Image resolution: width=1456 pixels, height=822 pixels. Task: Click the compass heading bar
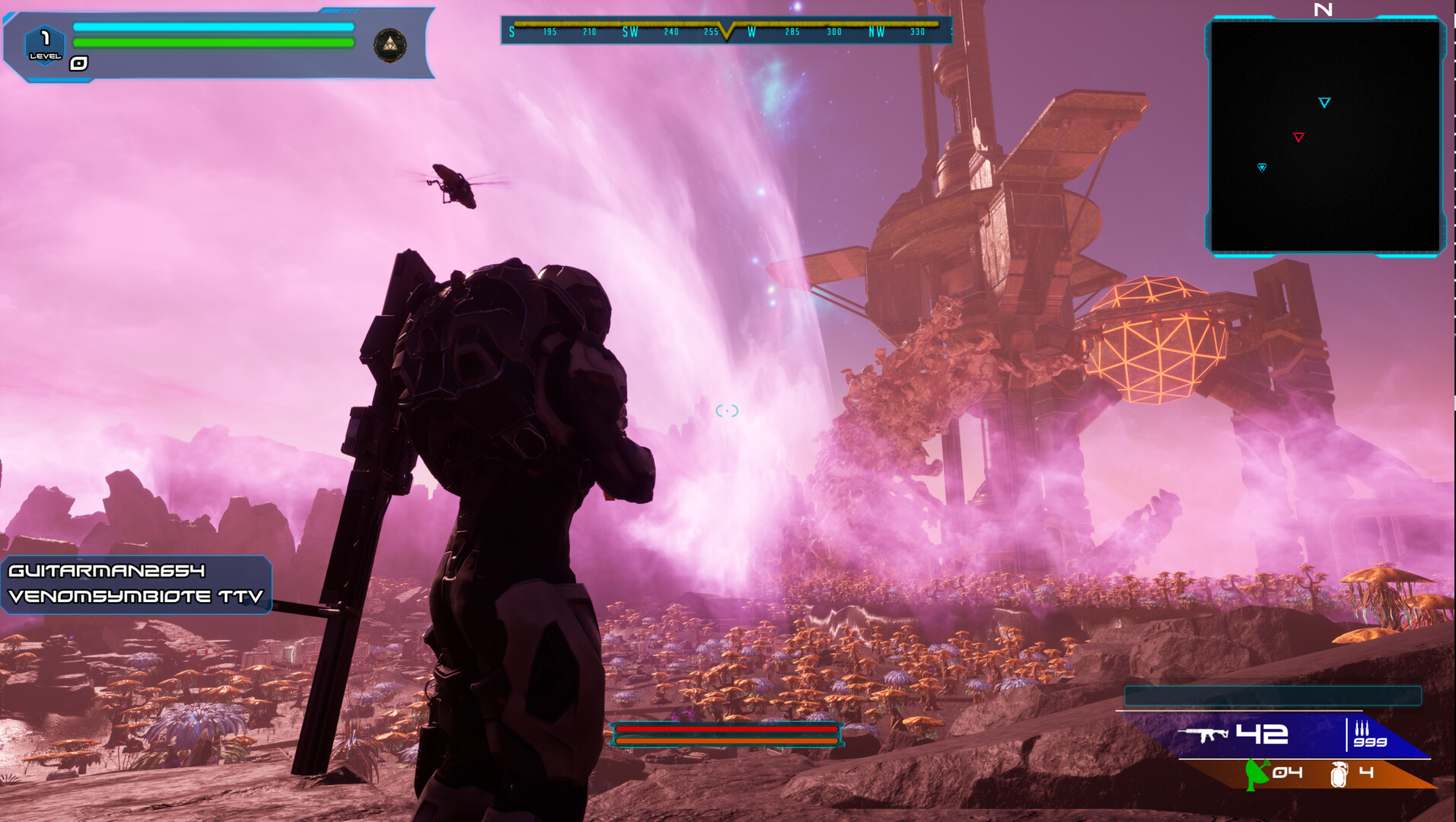pyautogui.click(x=725, y=30)
